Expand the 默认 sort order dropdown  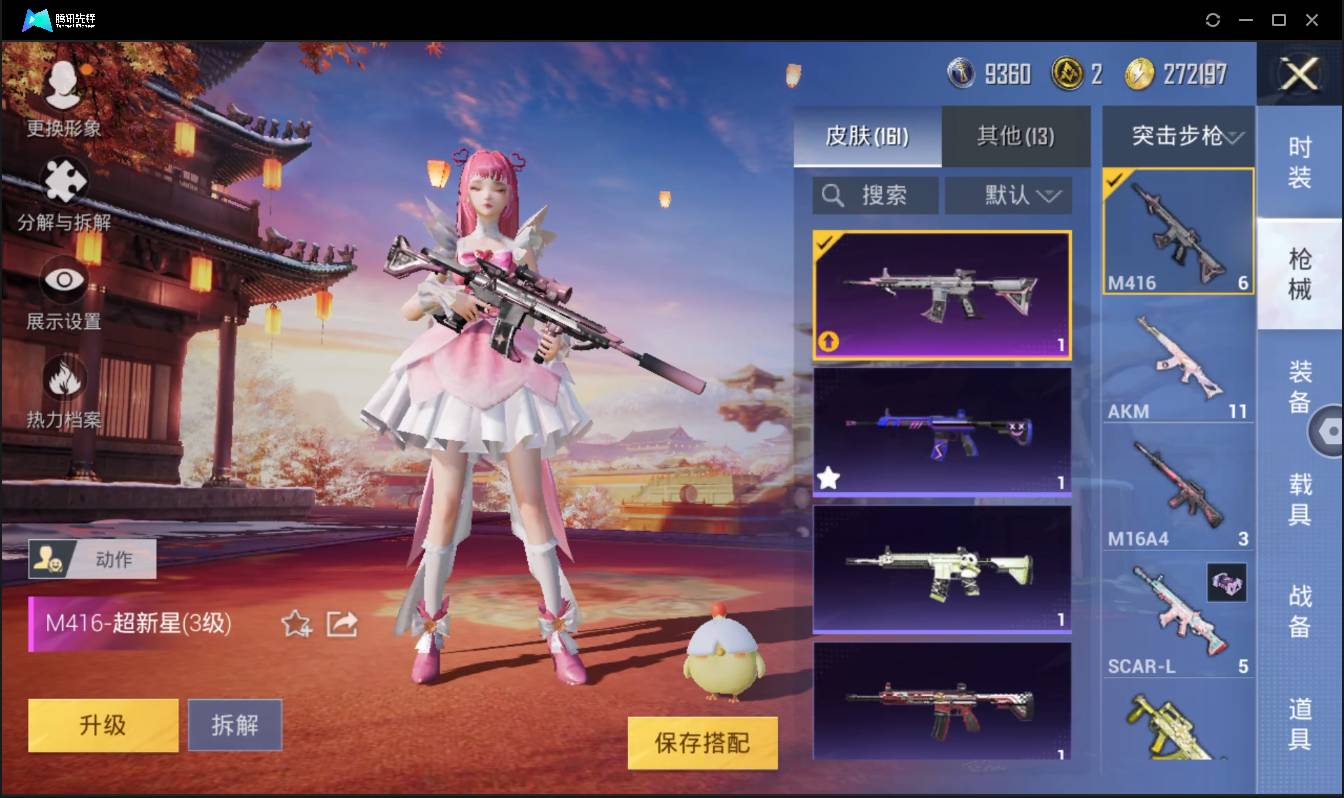1008,195
